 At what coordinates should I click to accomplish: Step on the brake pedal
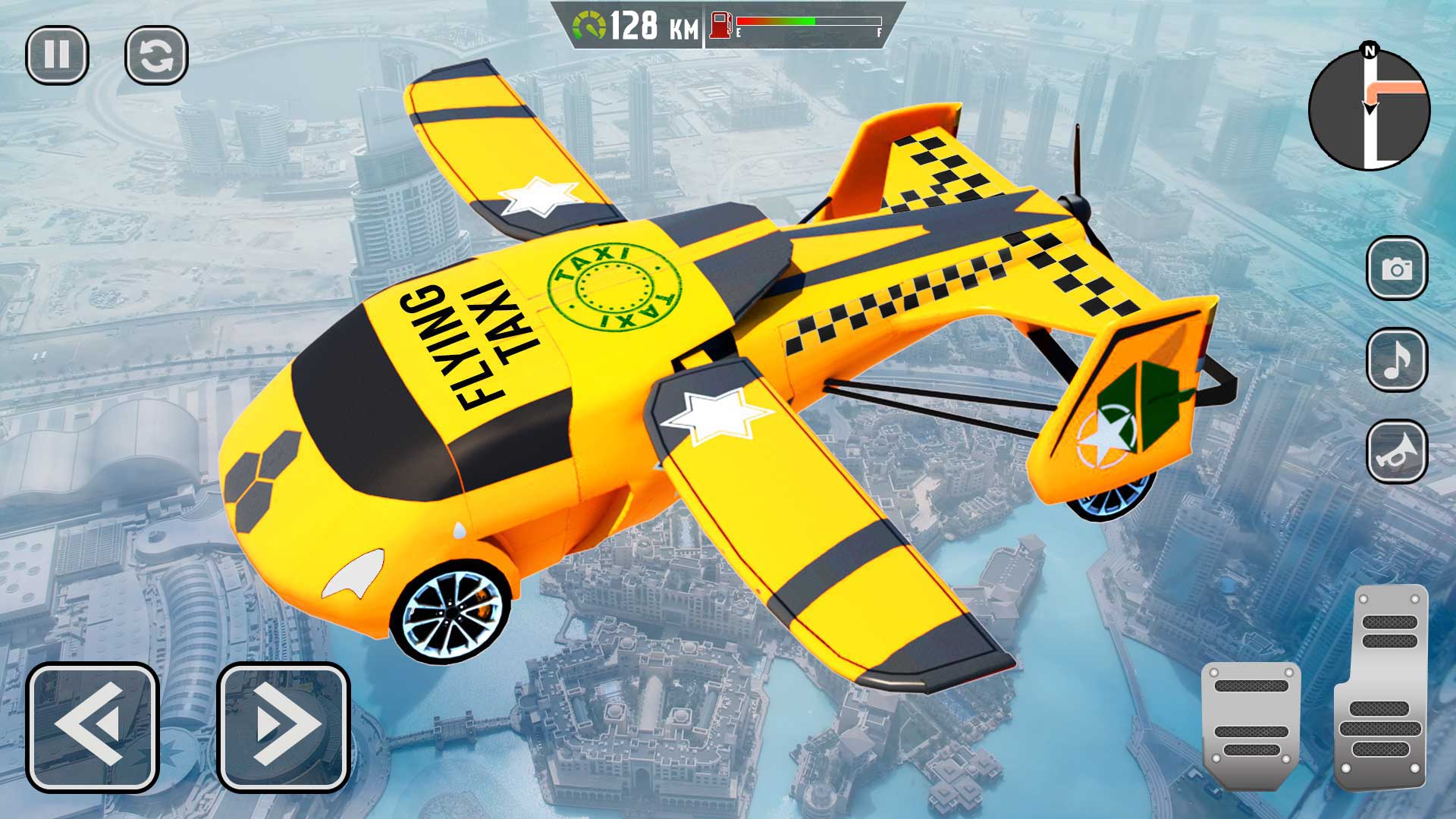pos(1251,720)
